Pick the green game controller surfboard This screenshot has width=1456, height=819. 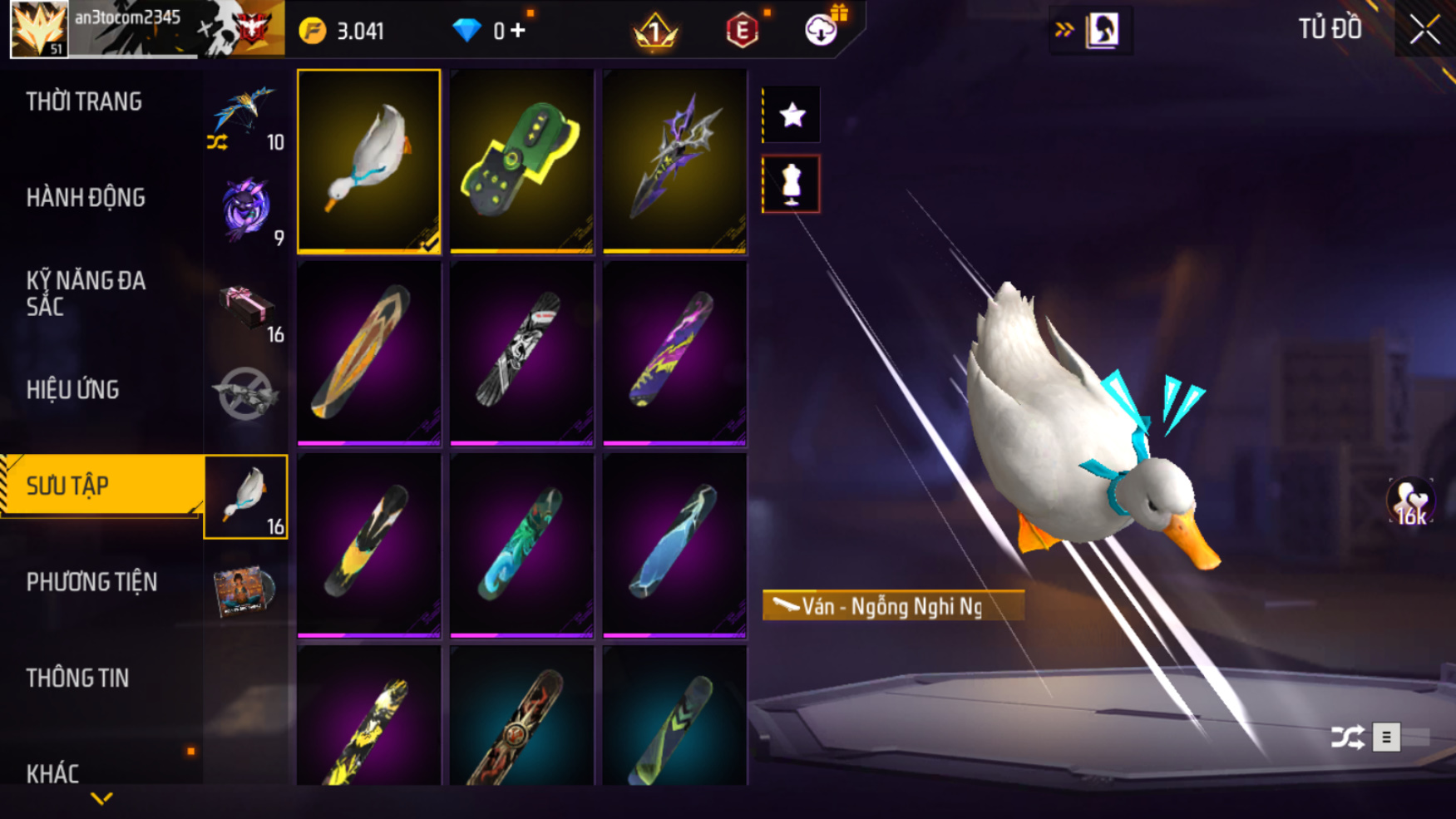click(x=521, y=160)
